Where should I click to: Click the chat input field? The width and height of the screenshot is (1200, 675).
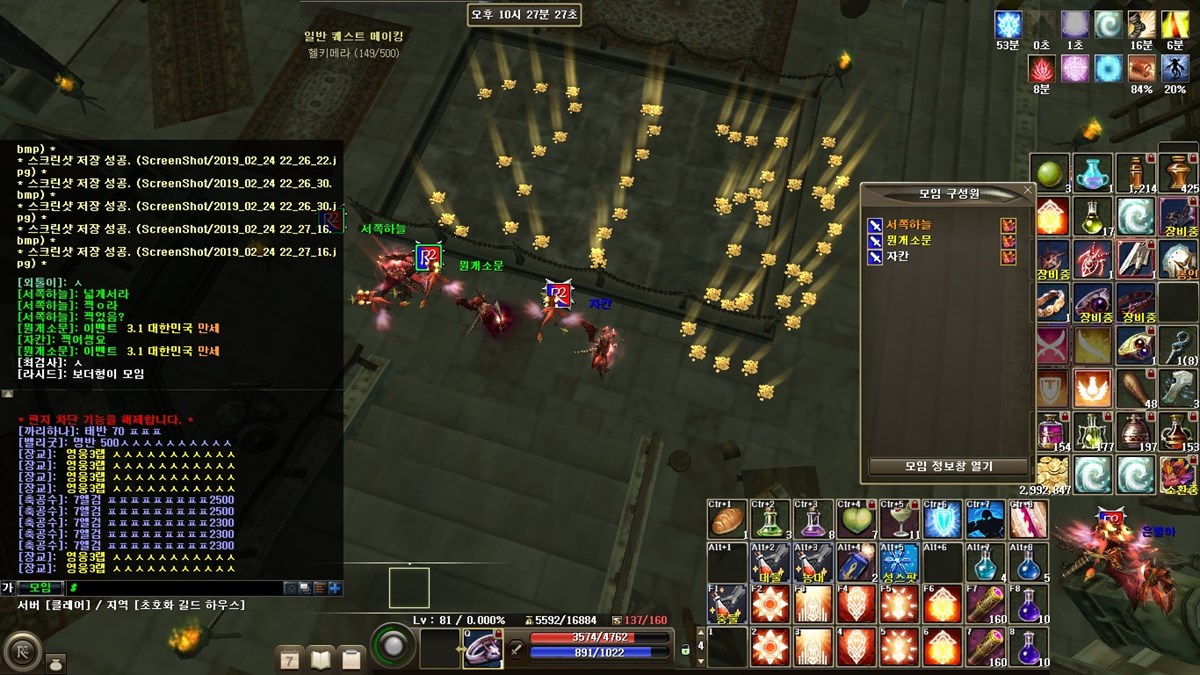point(170,588)
